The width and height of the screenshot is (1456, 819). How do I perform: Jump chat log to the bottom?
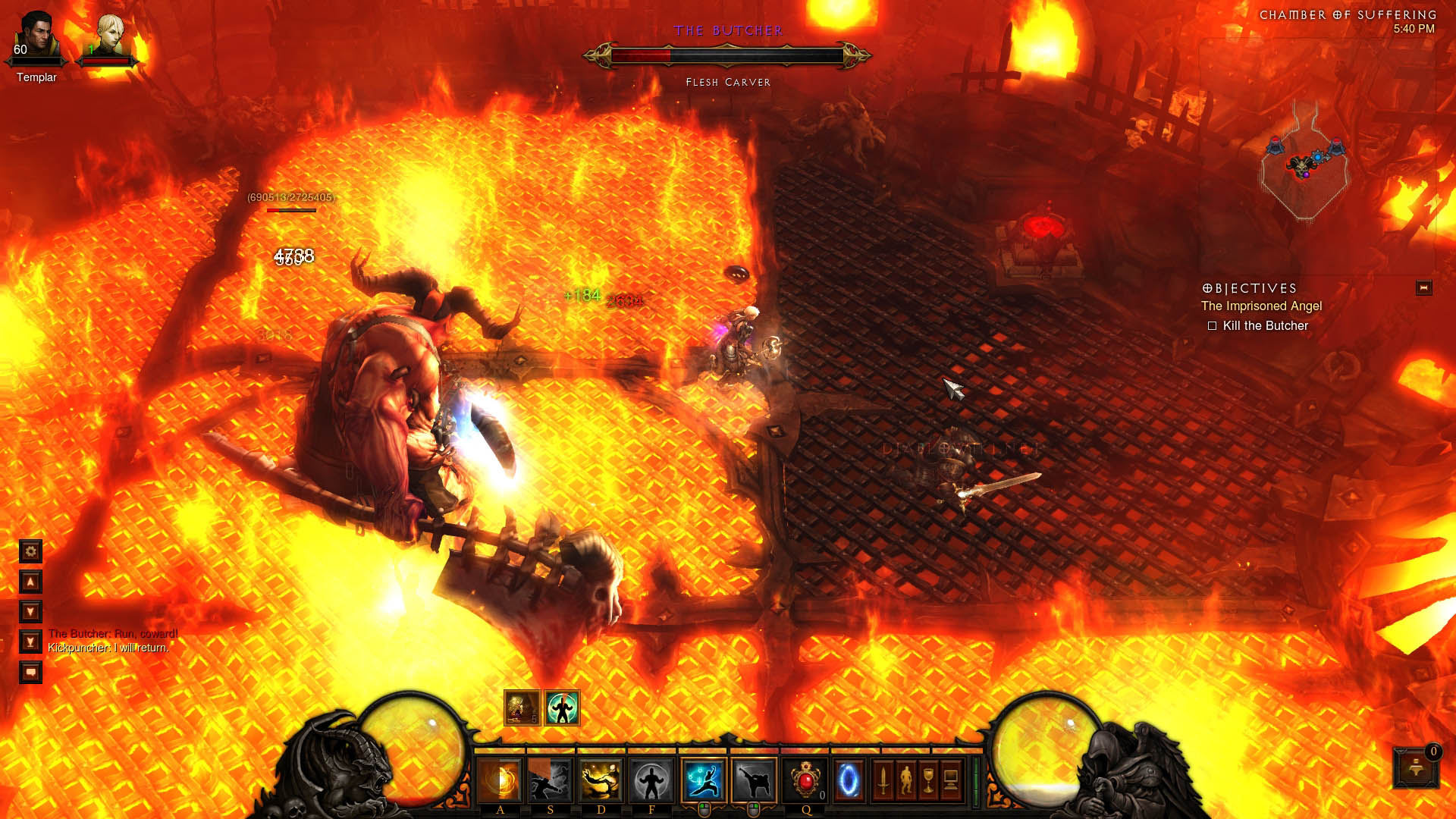30,642
